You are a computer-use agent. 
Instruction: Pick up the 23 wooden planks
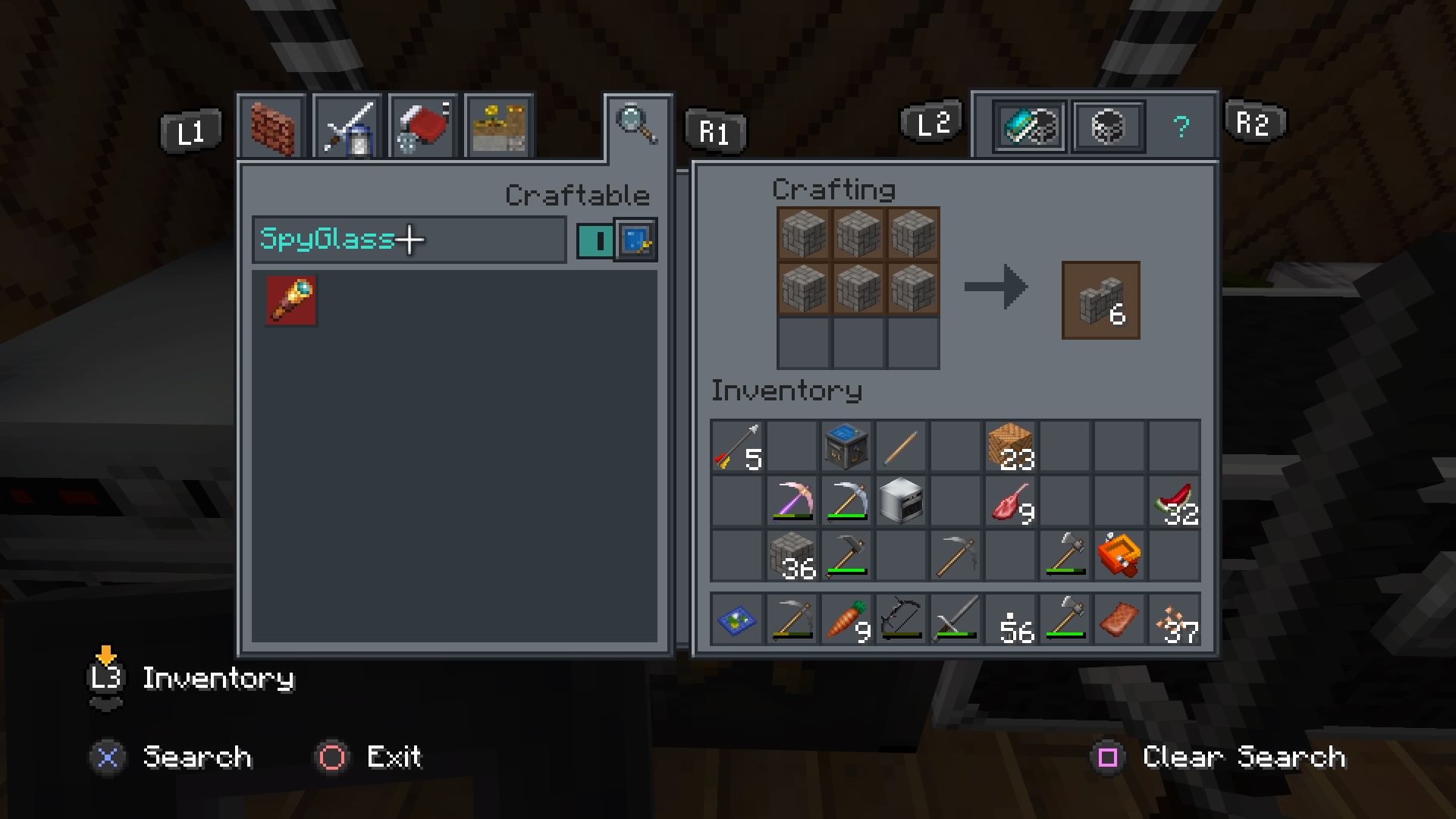pyautogui.click(x=1010, y=447)
